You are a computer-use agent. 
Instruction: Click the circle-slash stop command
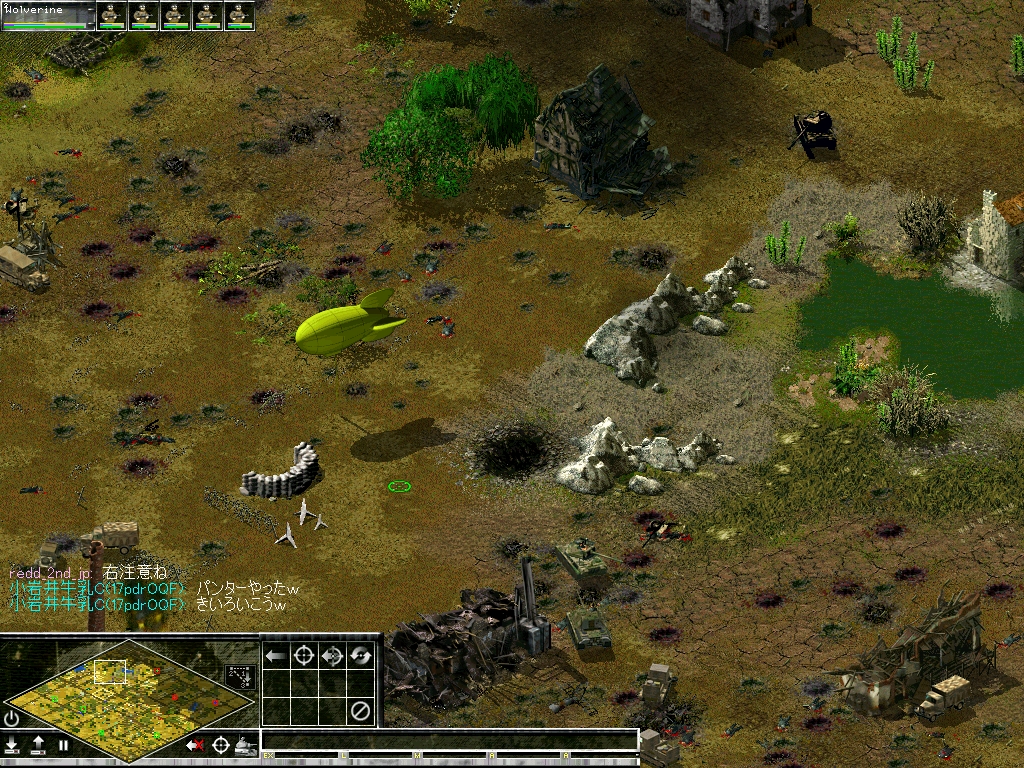pyautogui.click(x=361, y=711)
